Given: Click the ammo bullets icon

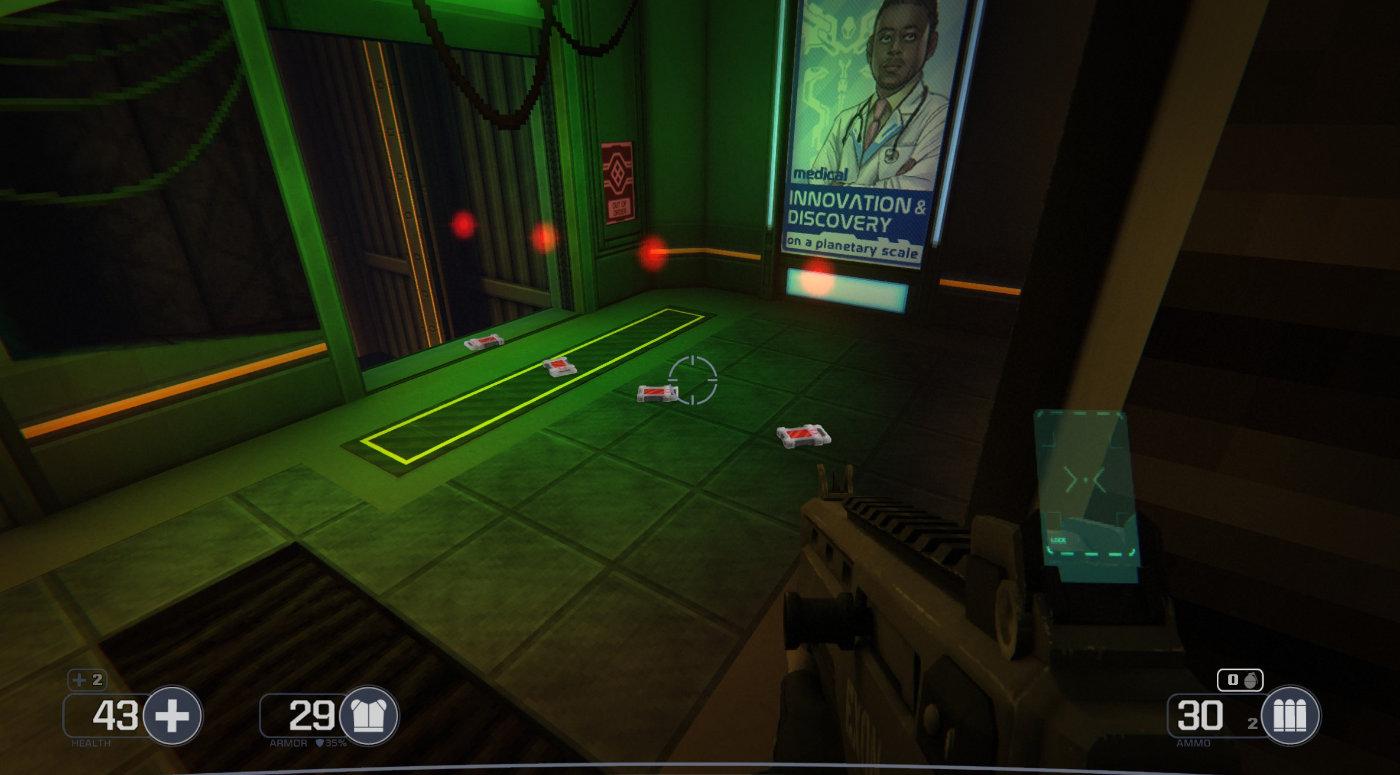Looking at the screenshot, I should pyautogui.click(x=1290, y=716).
